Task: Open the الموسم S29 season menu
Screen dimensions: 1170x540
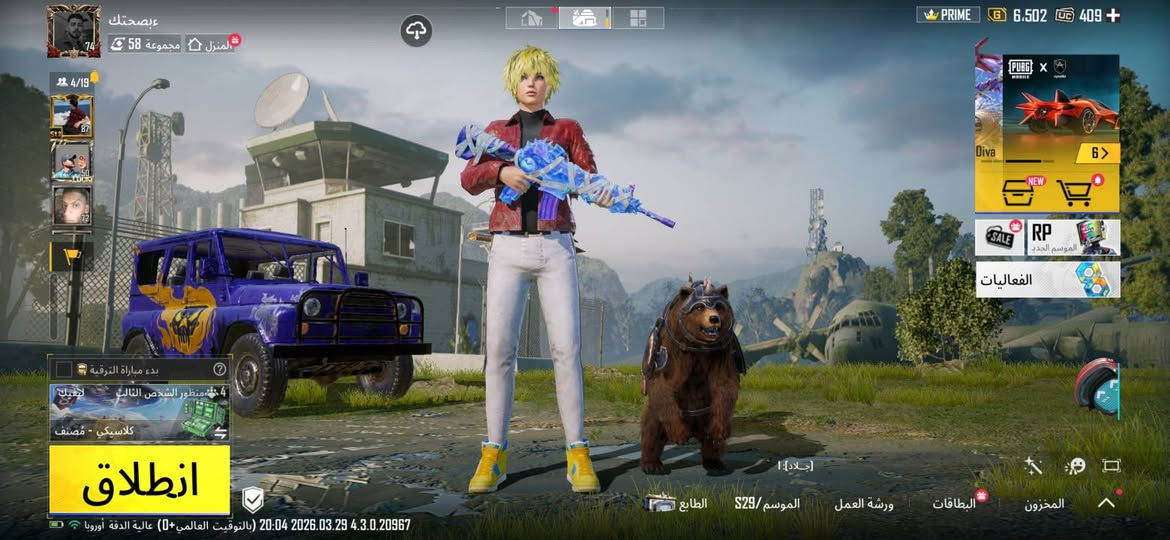Action: 767,504
